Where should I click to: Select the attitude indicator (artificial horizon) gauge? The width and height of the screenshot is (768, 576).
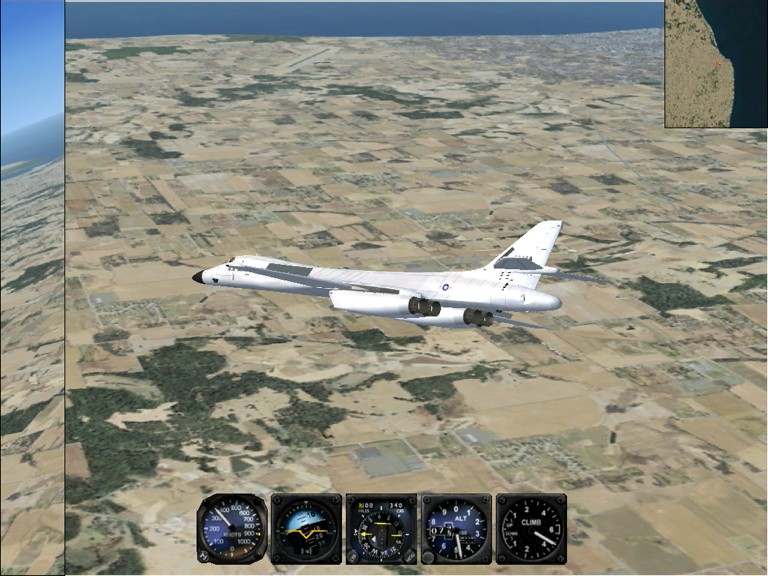[x=306, y=528]
